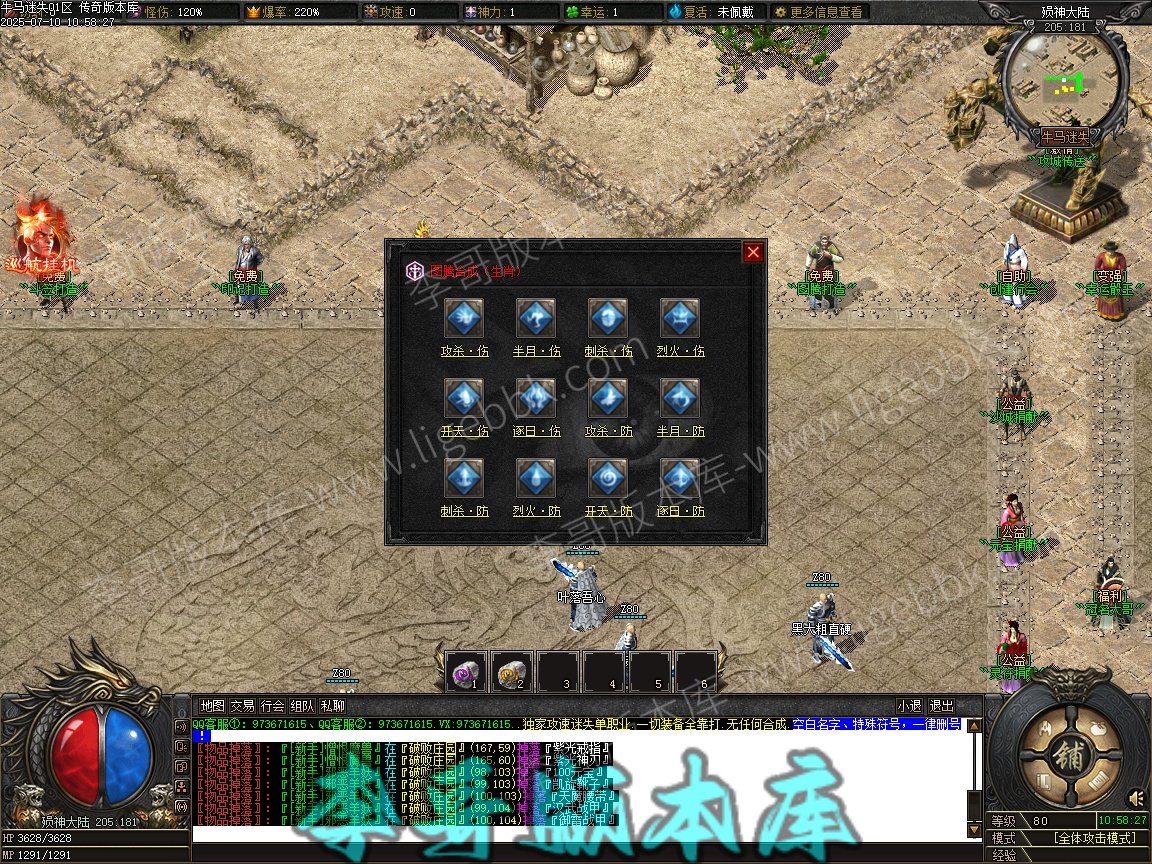Use the purple scroll in hotbar slot 1
Image resolution: width=1152 pixels, height=864 pixels.
pyautogui.click(x=466, y=672)
